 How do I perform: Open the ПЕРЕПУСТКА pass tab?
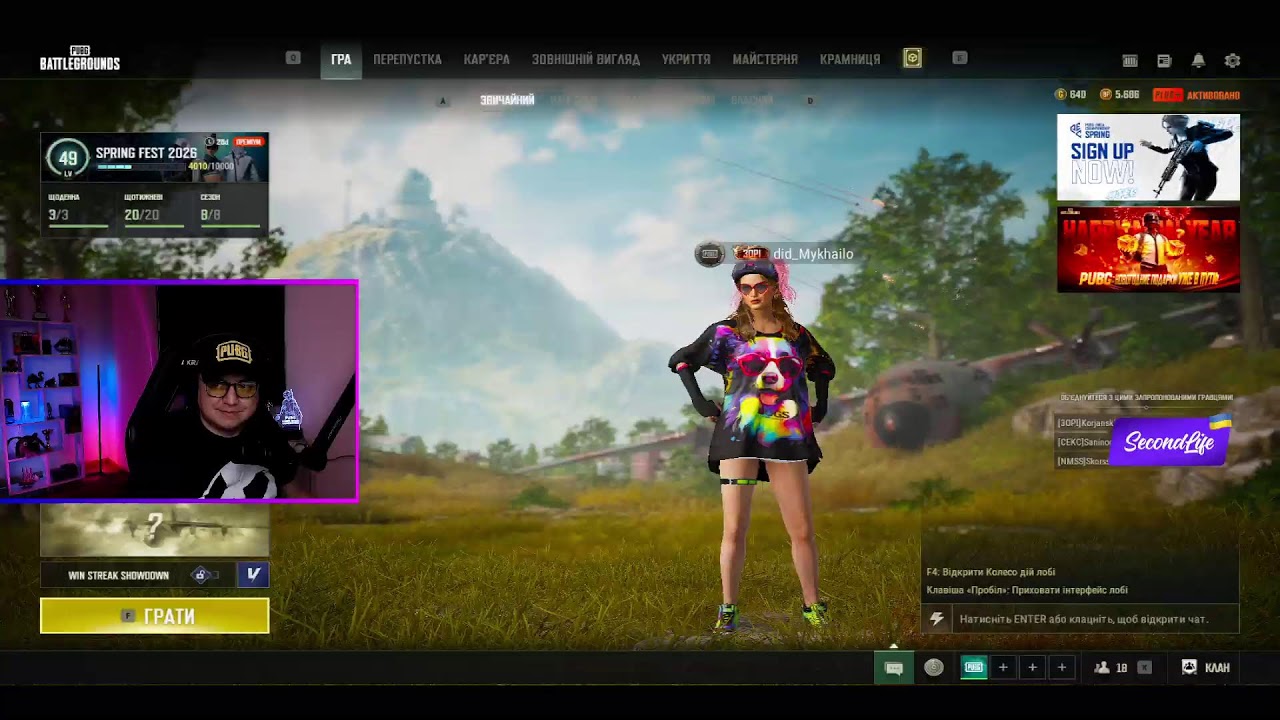click(407, 60)
